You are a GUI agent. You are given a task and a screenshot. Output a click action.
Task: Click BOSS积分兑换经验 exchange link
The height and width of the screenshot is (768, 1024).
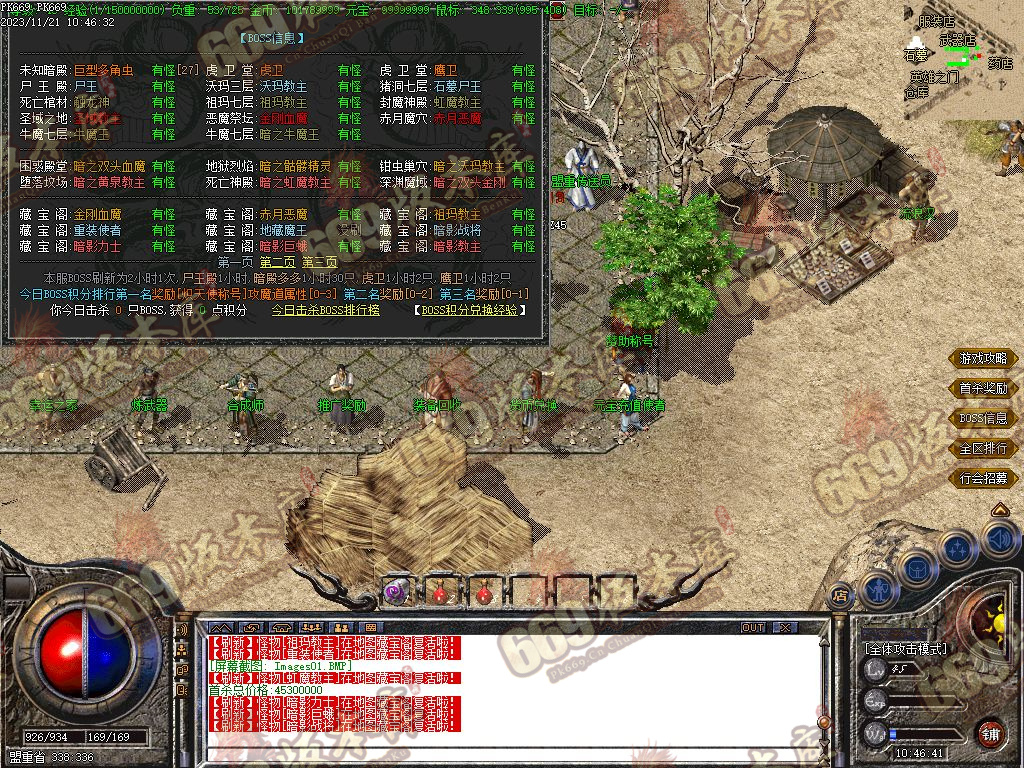[x=469, y=310]
